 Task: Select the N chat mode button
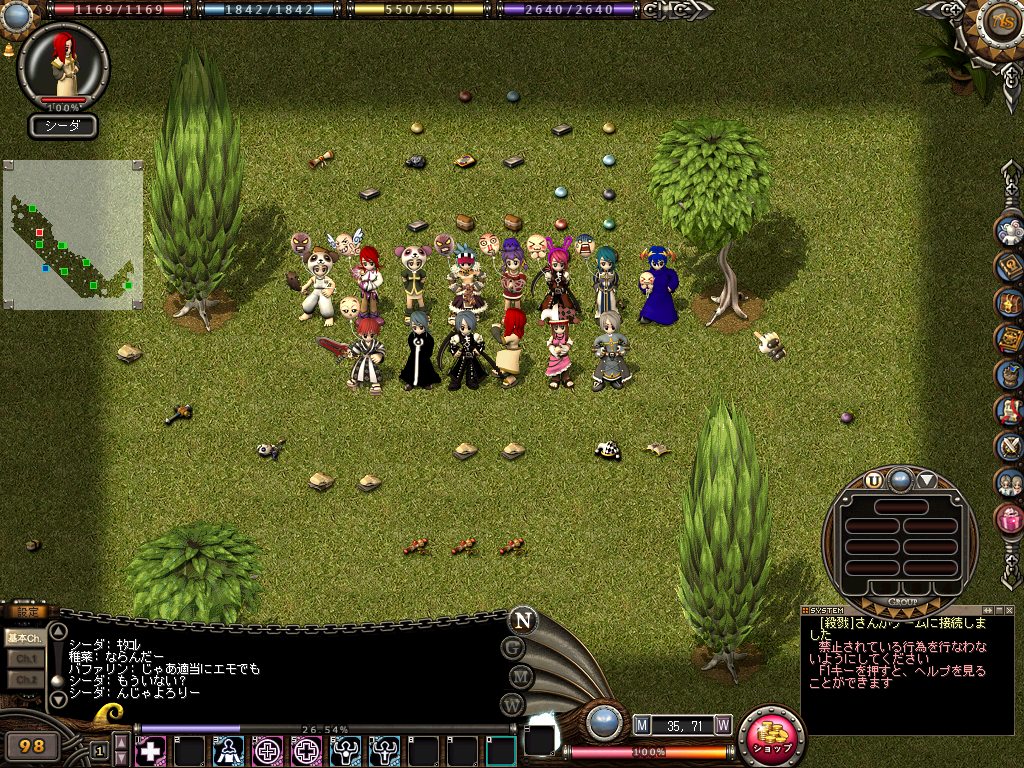point(522,620)
